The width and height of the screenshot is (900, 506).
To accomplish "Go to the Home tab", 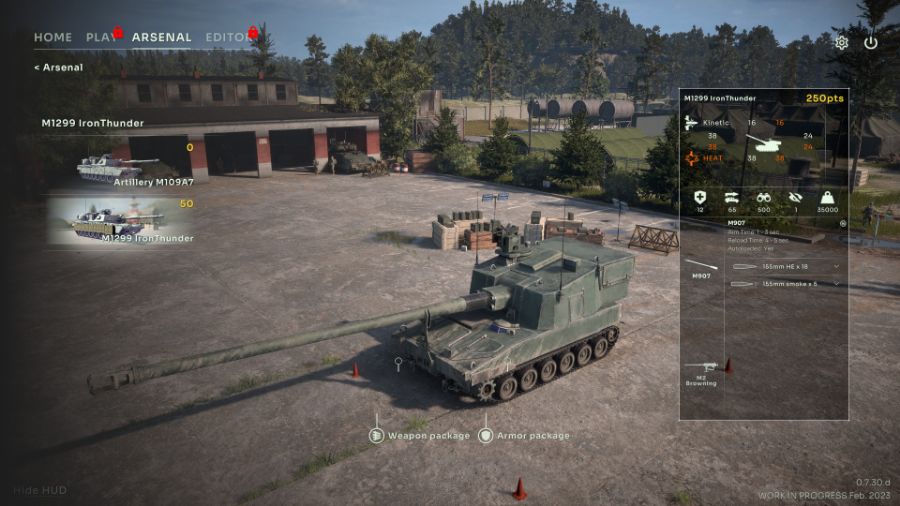I will click(53, 38).
